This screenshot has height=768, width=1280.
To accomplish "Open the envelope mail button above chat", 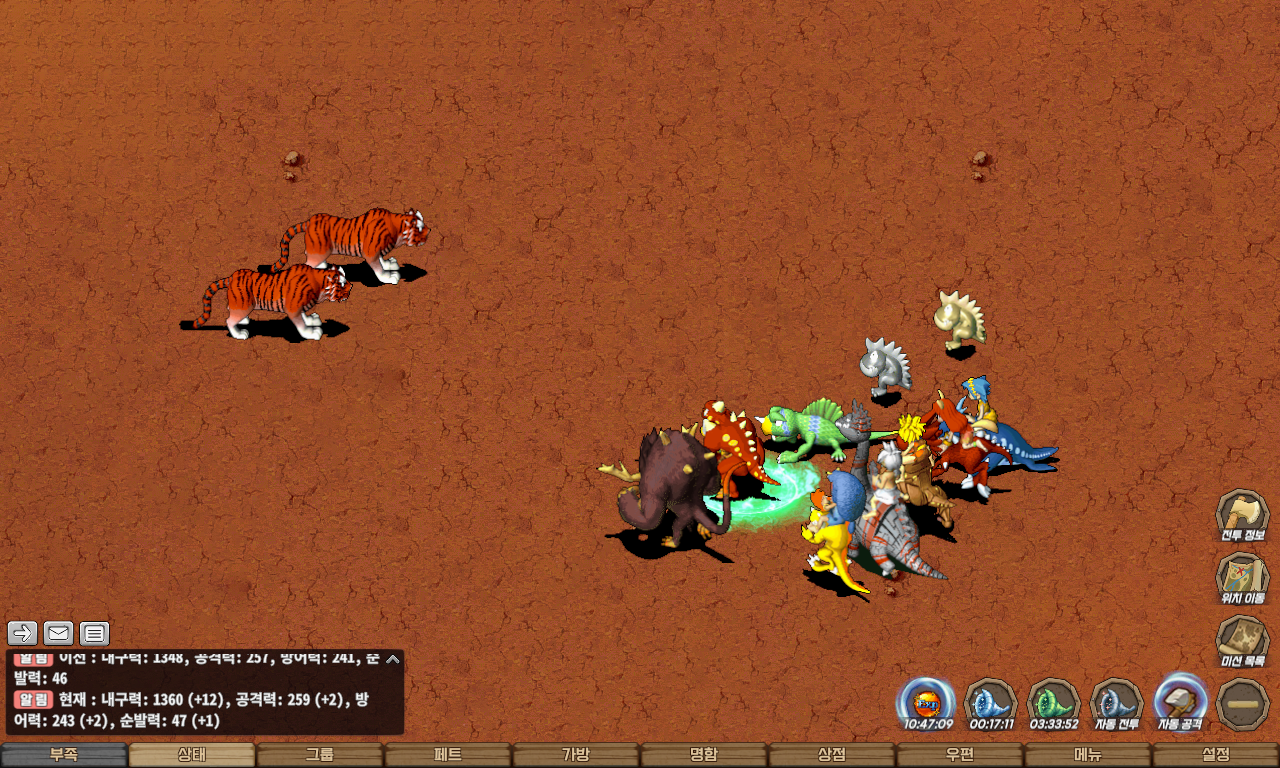I will coord(59,633).
